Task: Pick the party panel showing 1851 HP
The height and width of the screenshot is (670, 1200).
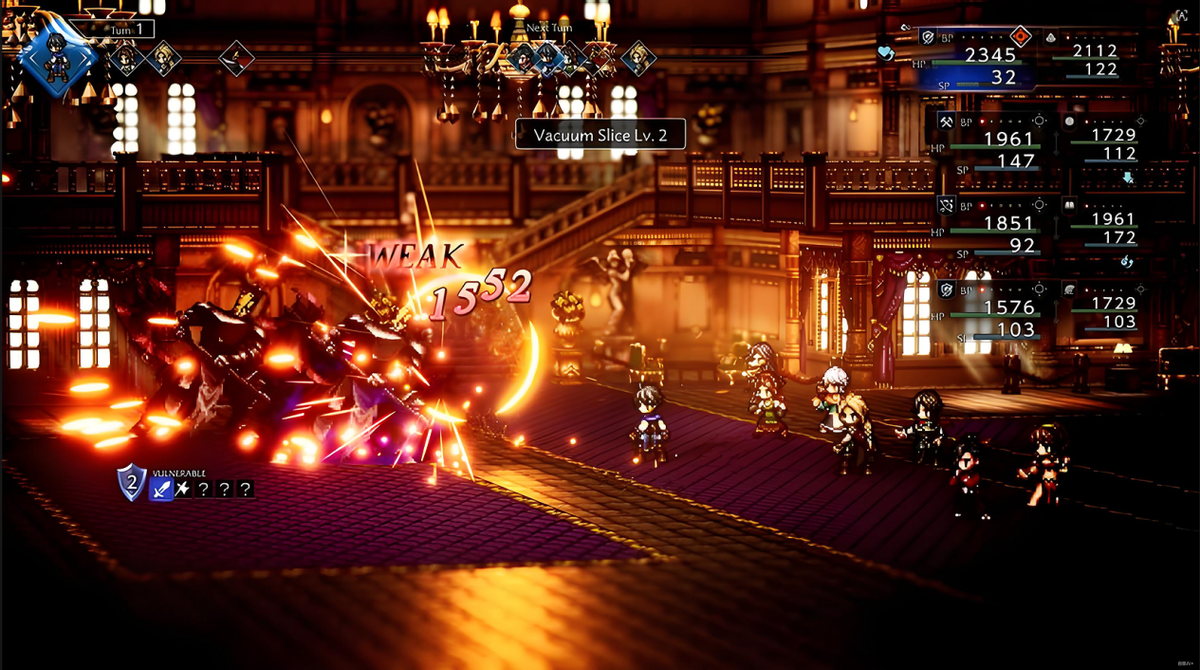Action: tap(994, 228)
